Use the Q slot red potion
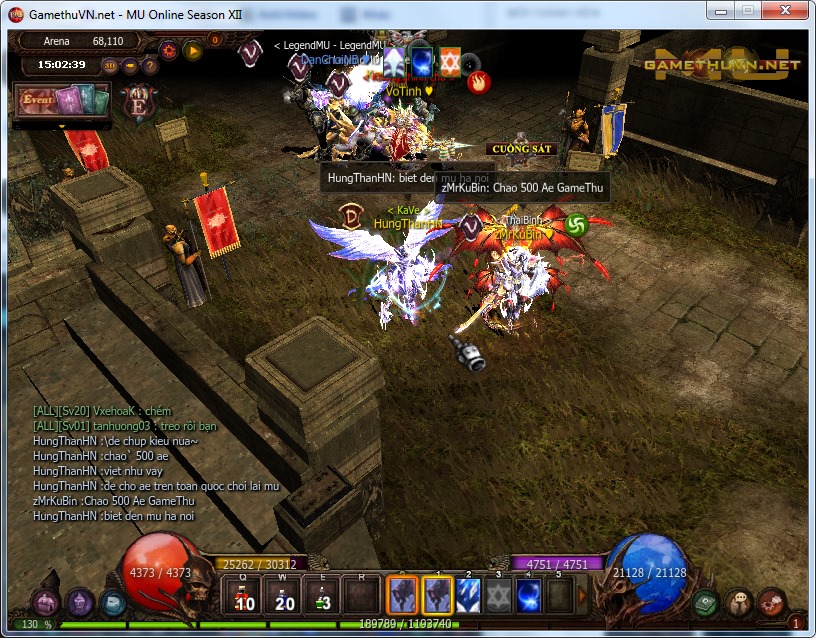This screenshot has height=638, width=816. 242,595
